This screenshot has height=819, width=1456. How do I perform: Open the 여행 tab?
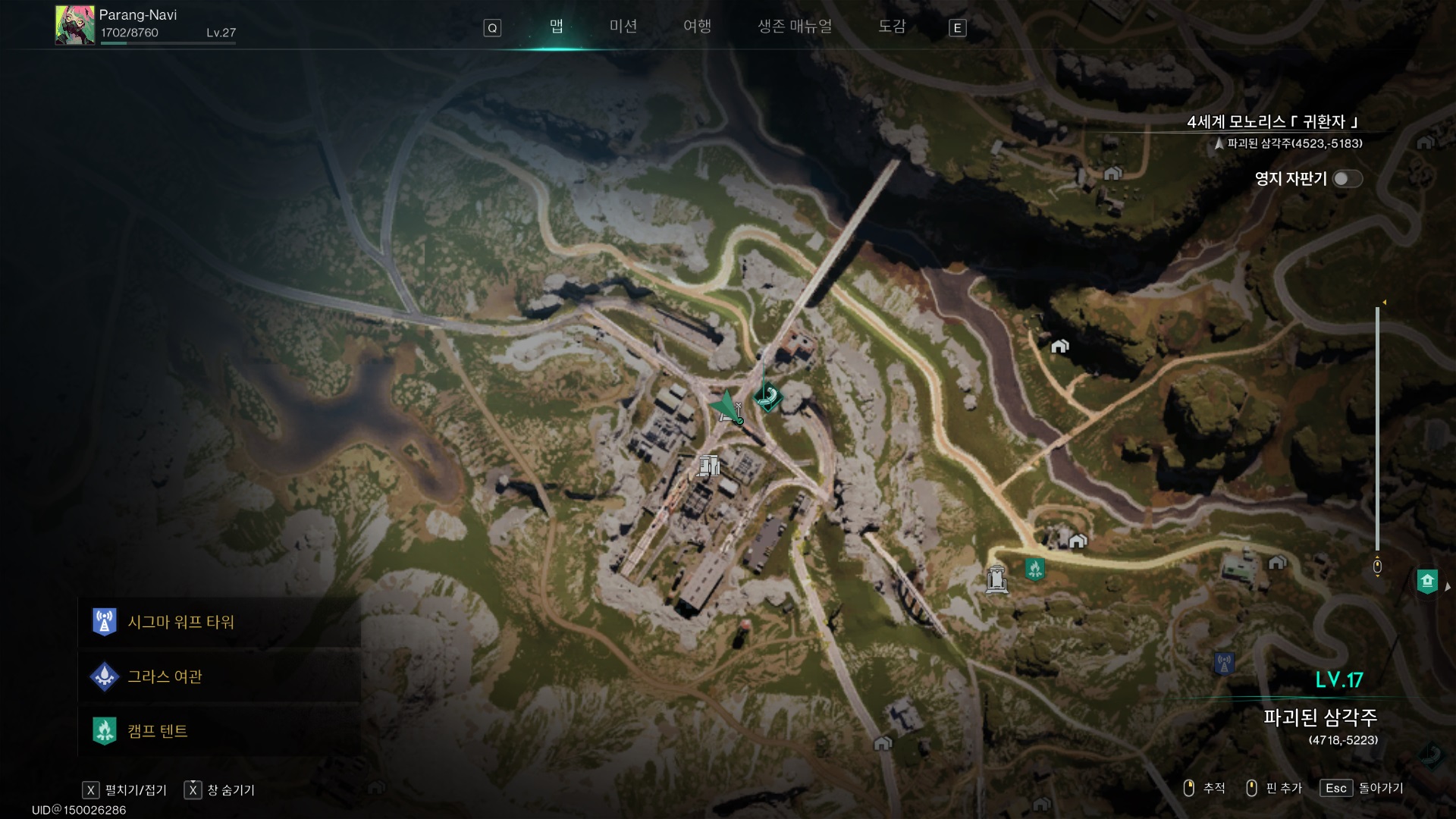click(697, 27)
